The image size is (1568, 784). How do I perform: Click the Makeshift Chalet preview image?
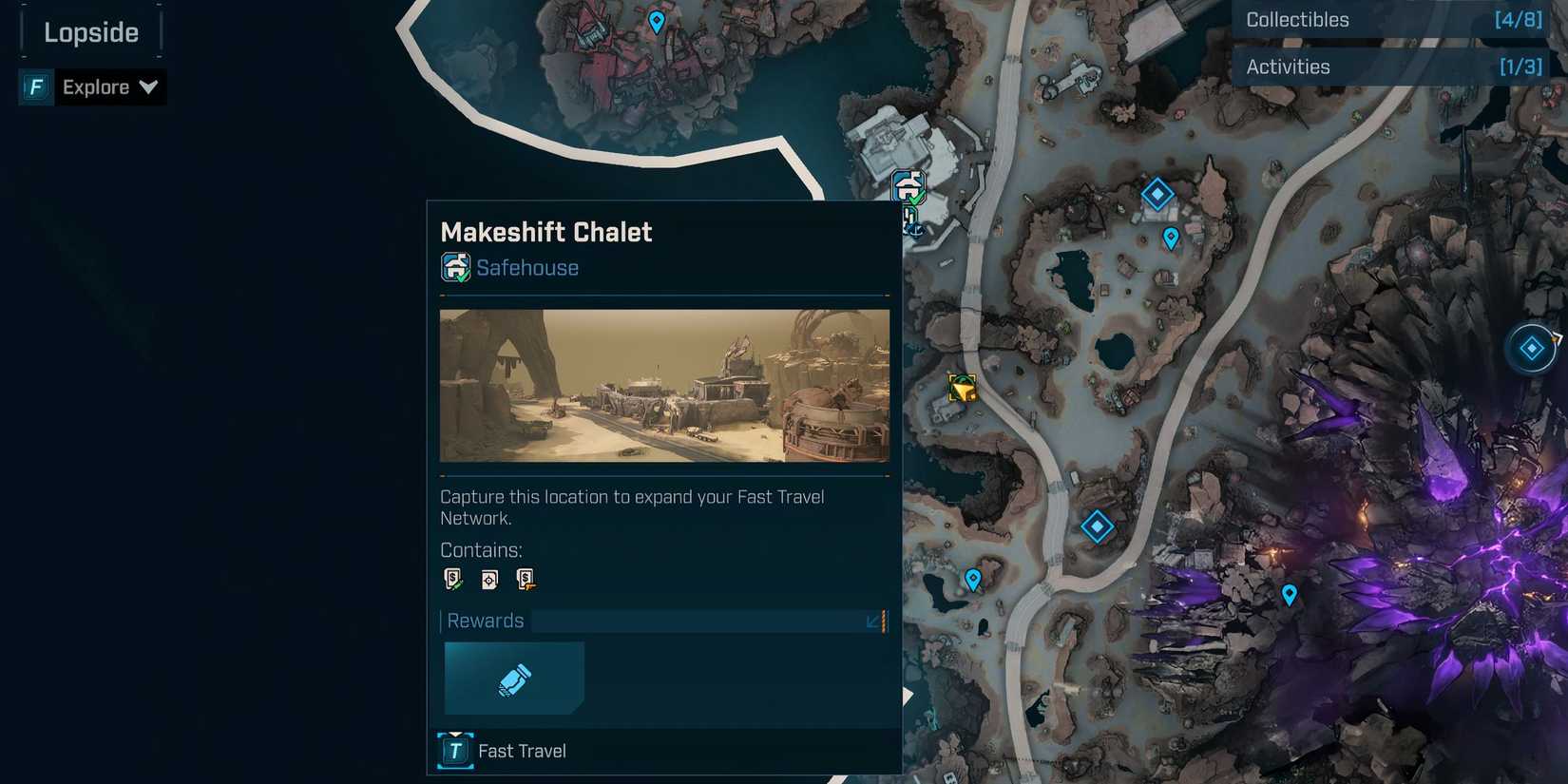(x=663, y=386)
